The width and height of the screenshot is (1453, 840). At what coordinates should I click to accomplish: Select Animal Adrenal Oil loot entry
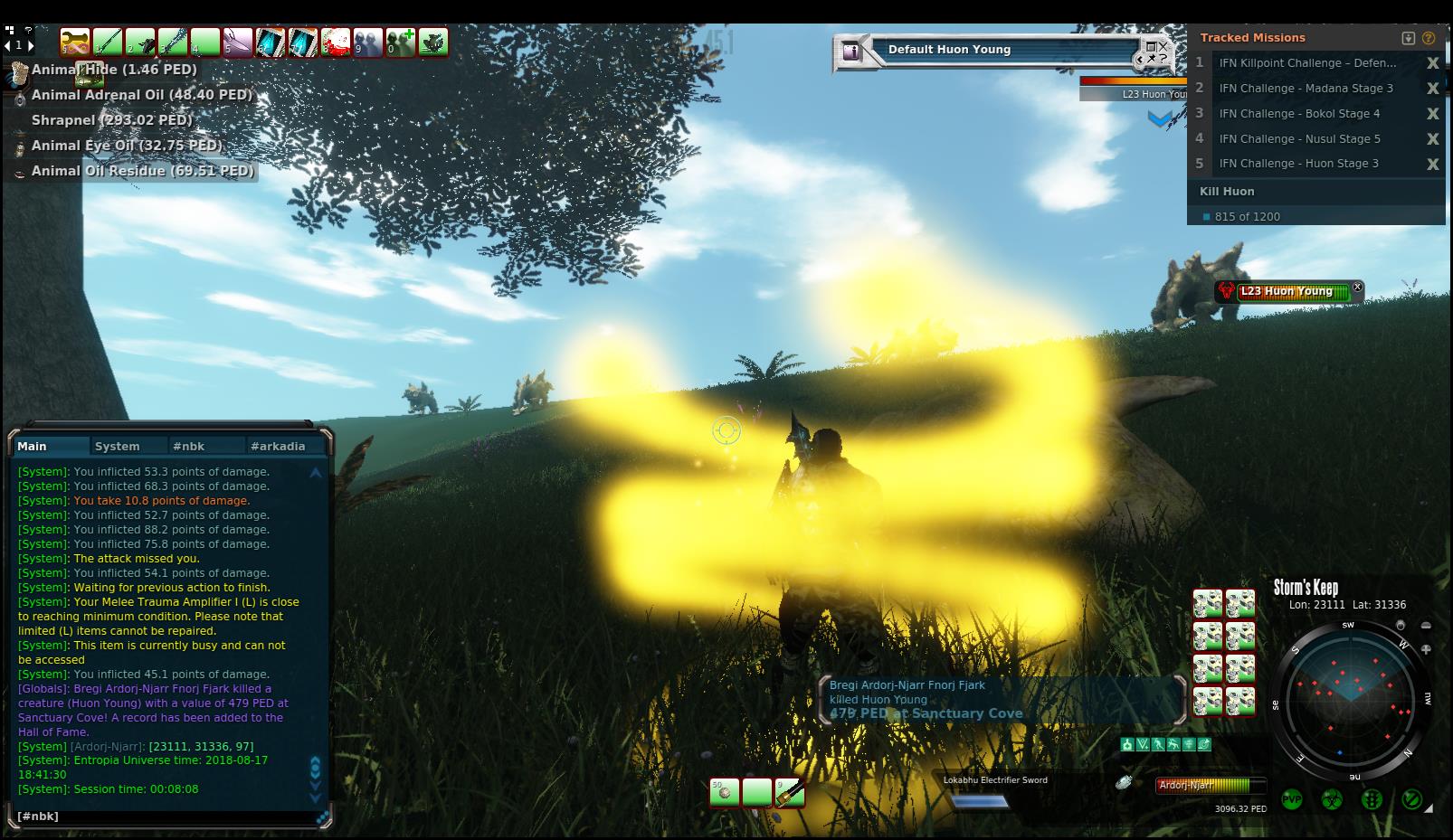[141, 95]
